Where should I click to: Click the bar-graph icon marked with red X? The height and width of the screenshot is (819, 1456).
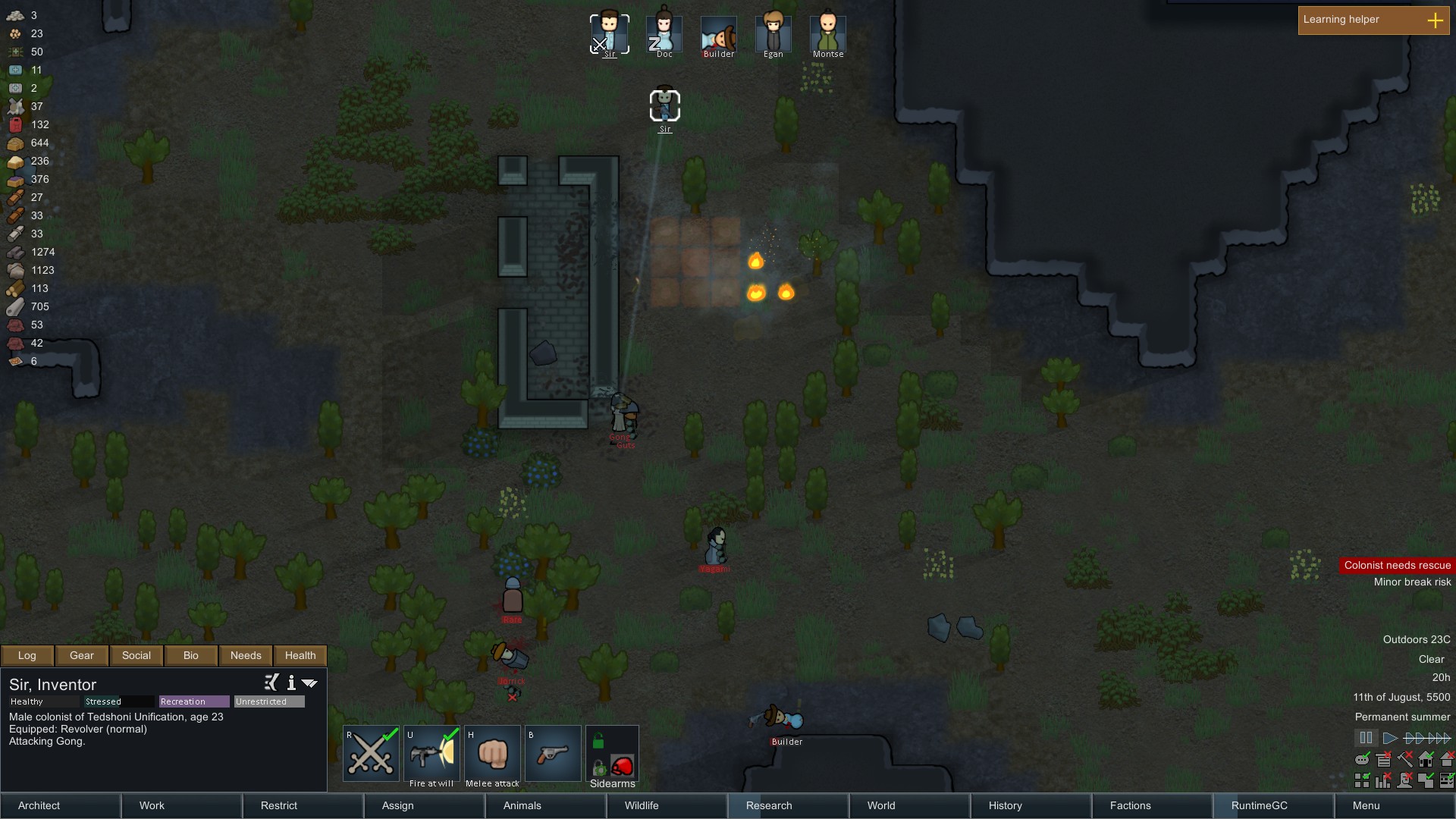(x=1385, y=780)
